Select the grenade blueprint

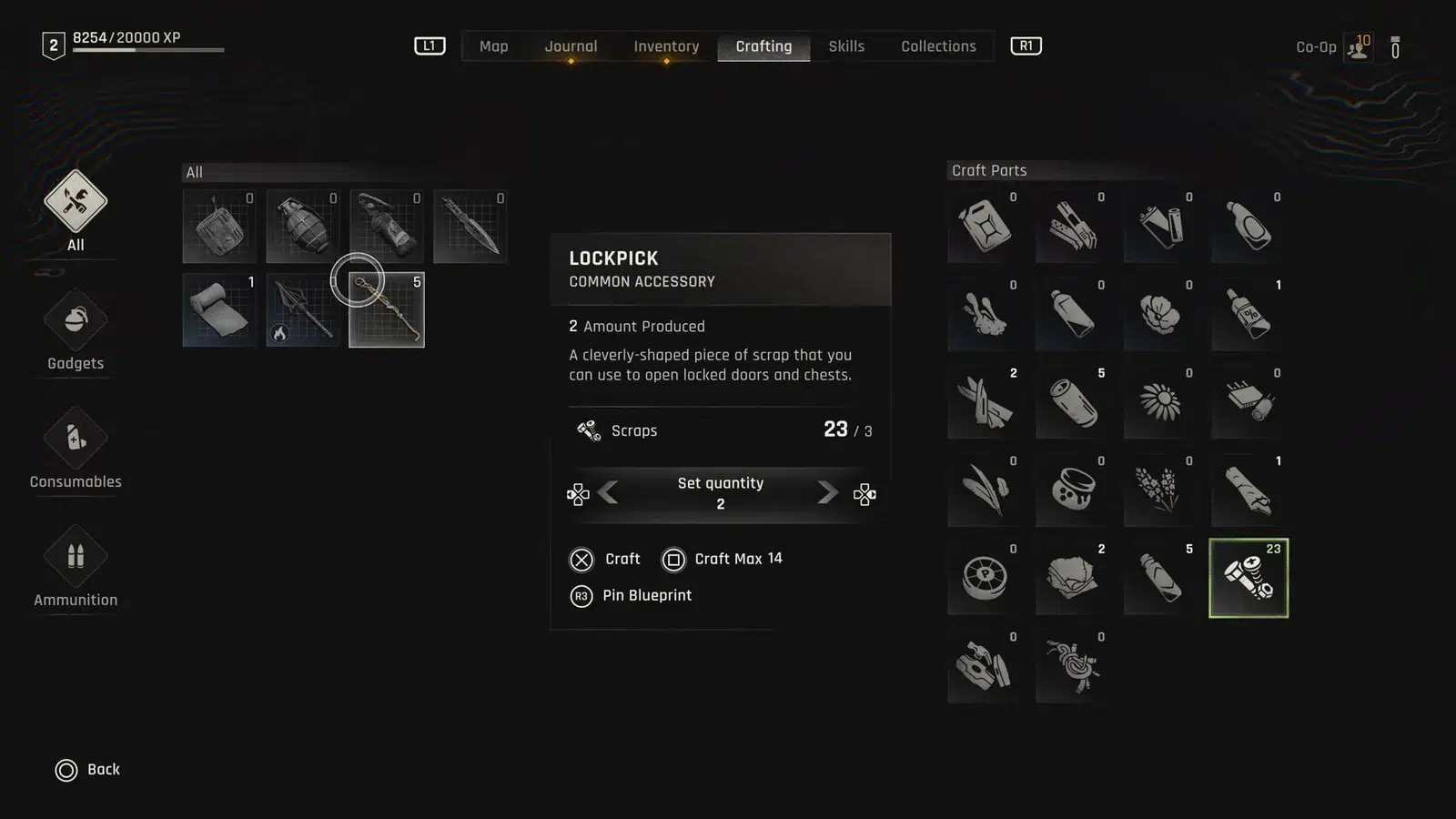[302, 226]
